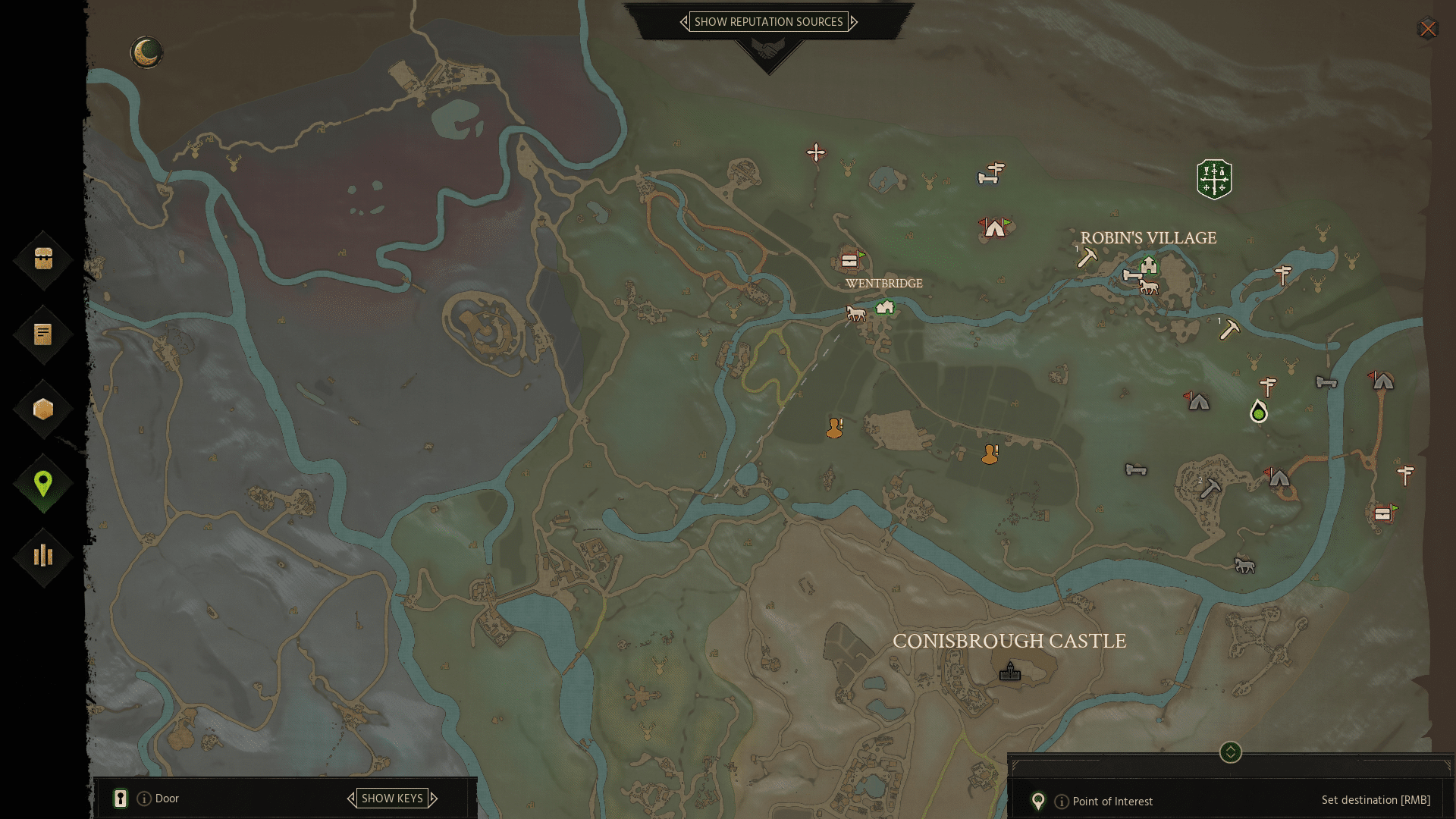Screen dimensions: 1456x819
Task: Select the green map pin tab
Action: (43, 483)
